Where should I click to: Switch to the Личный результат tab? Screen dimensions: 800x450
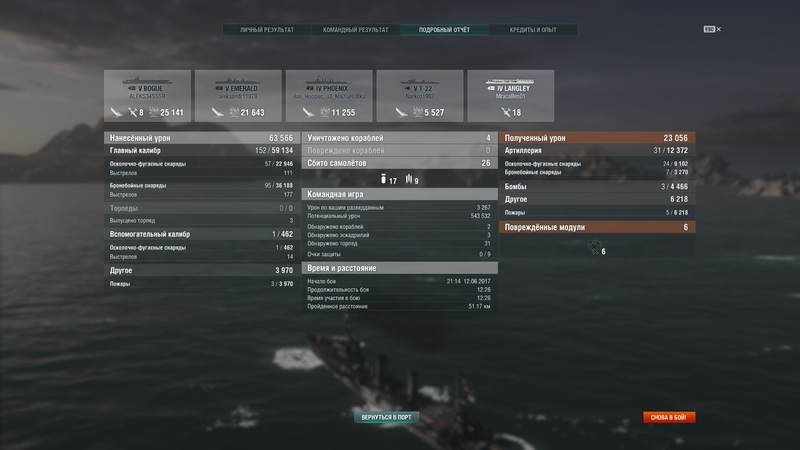pyautogui.click(x=267, y=30)
